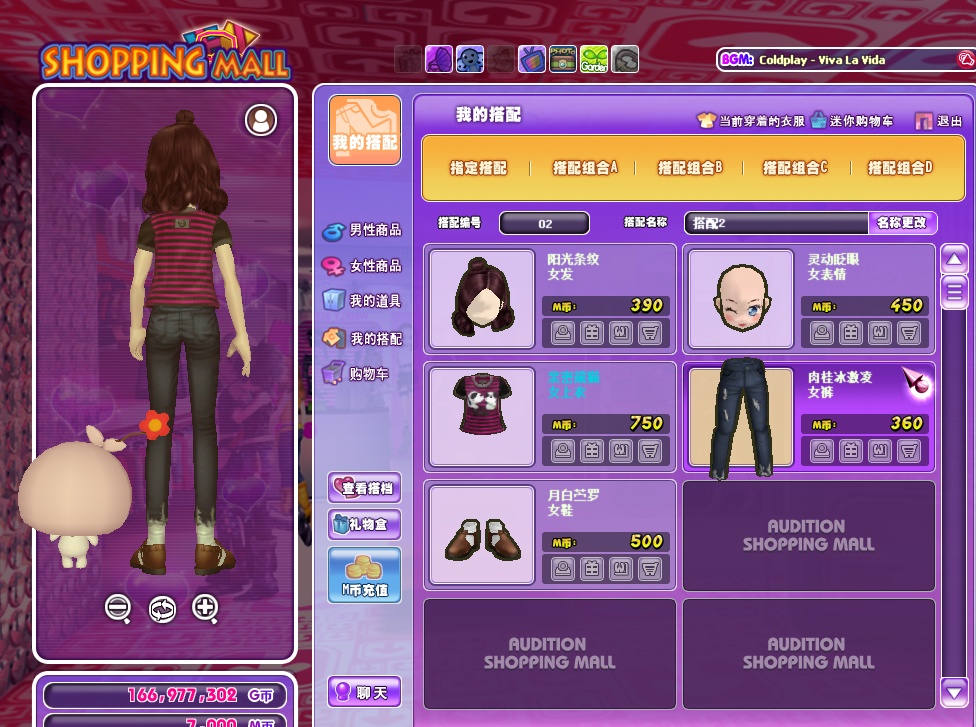
Task: Click the M币充值 recharge button
Action: point(365,575)
